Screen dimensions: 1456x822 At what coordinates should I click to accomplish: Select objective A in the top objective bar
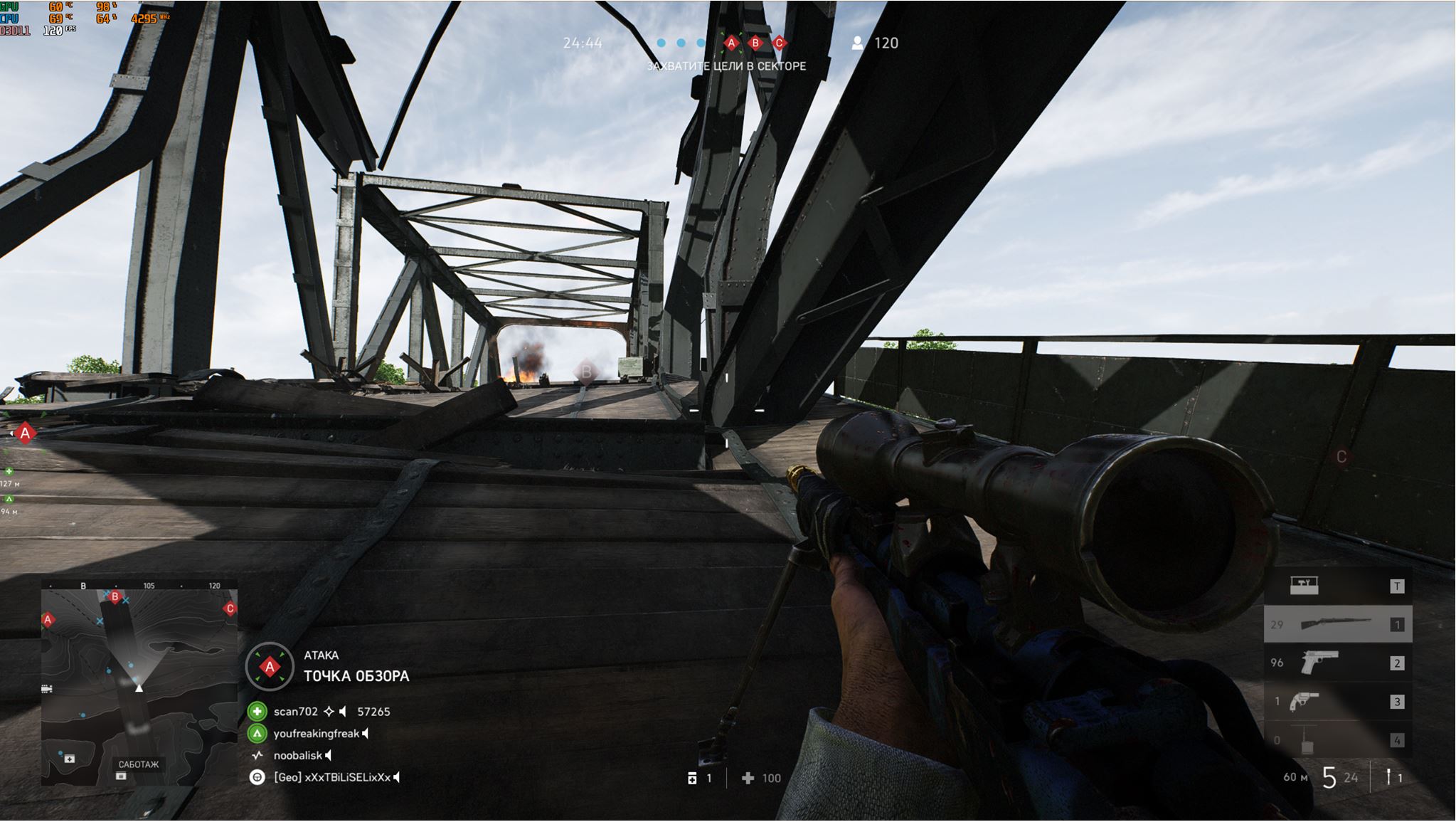731,43
